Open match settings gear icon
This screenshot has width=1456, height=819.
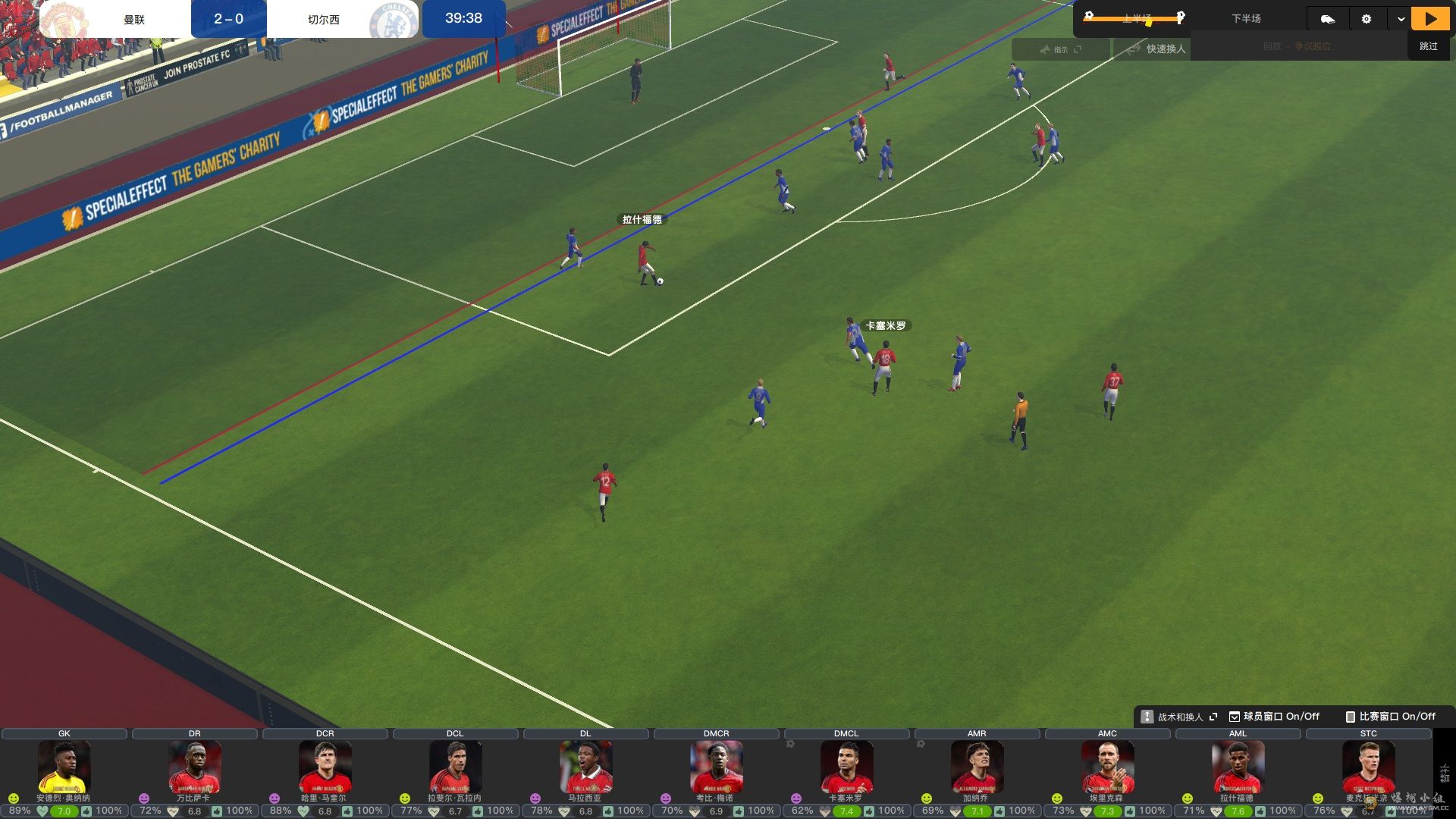pos(1367,19)
